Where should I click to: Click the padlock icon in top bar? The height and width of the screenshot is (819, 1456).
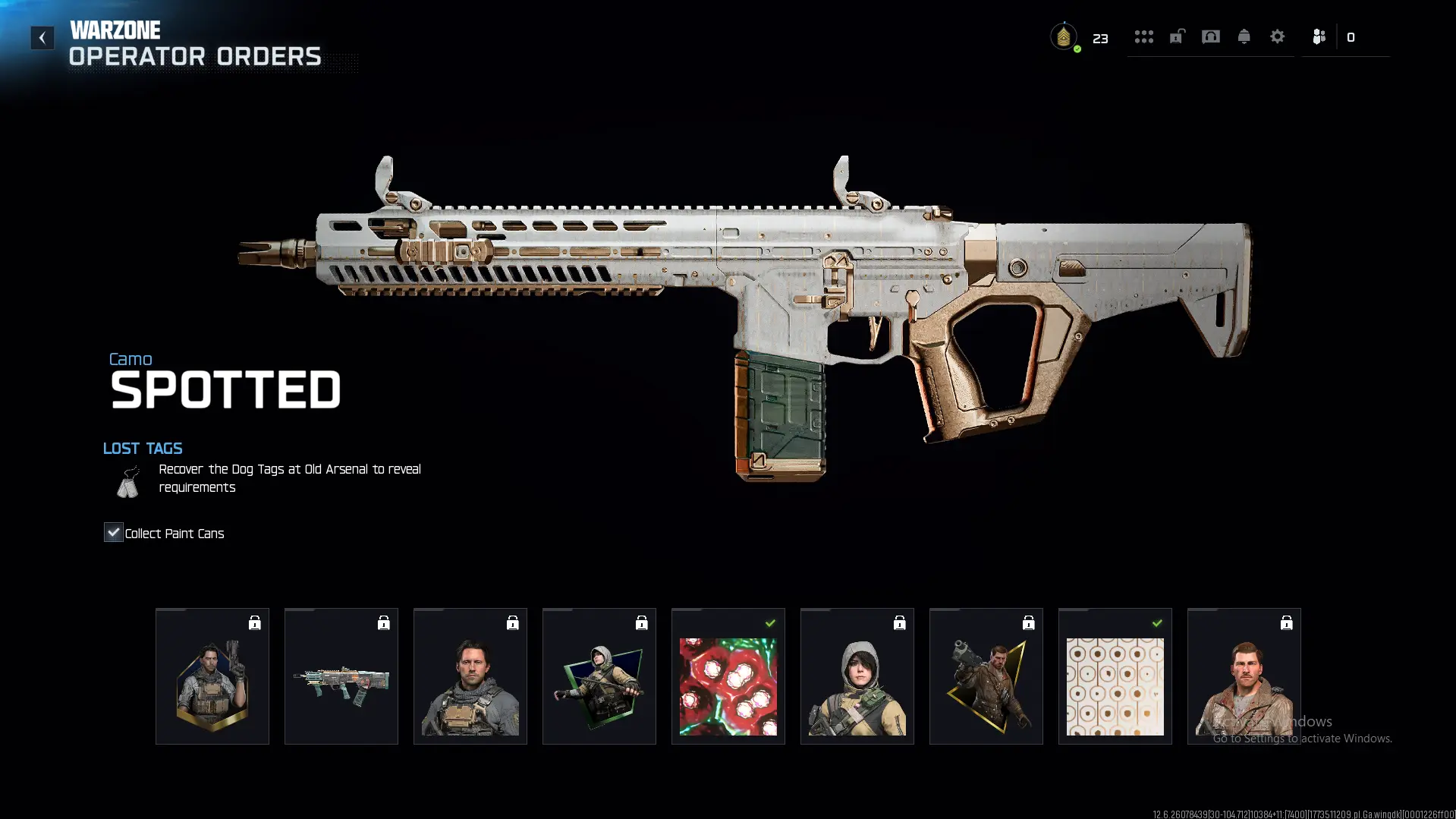click(x=1177, y=36)
